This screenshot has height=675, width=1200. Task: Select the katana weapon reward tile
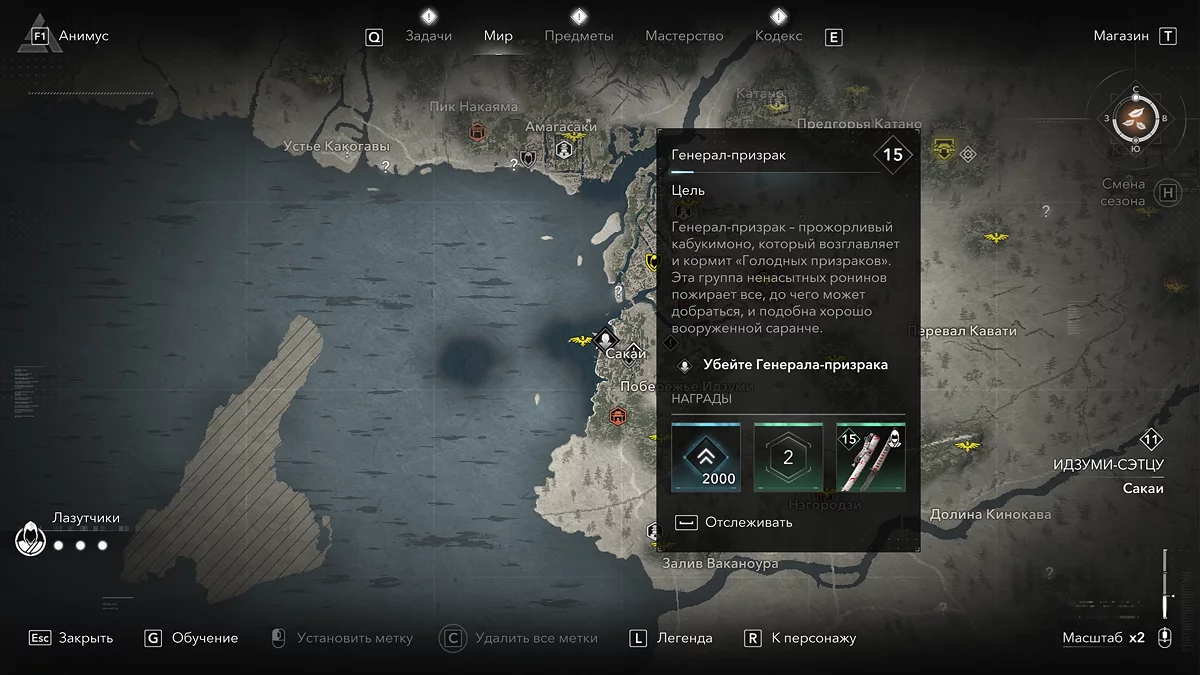click(x=871, y=457)
